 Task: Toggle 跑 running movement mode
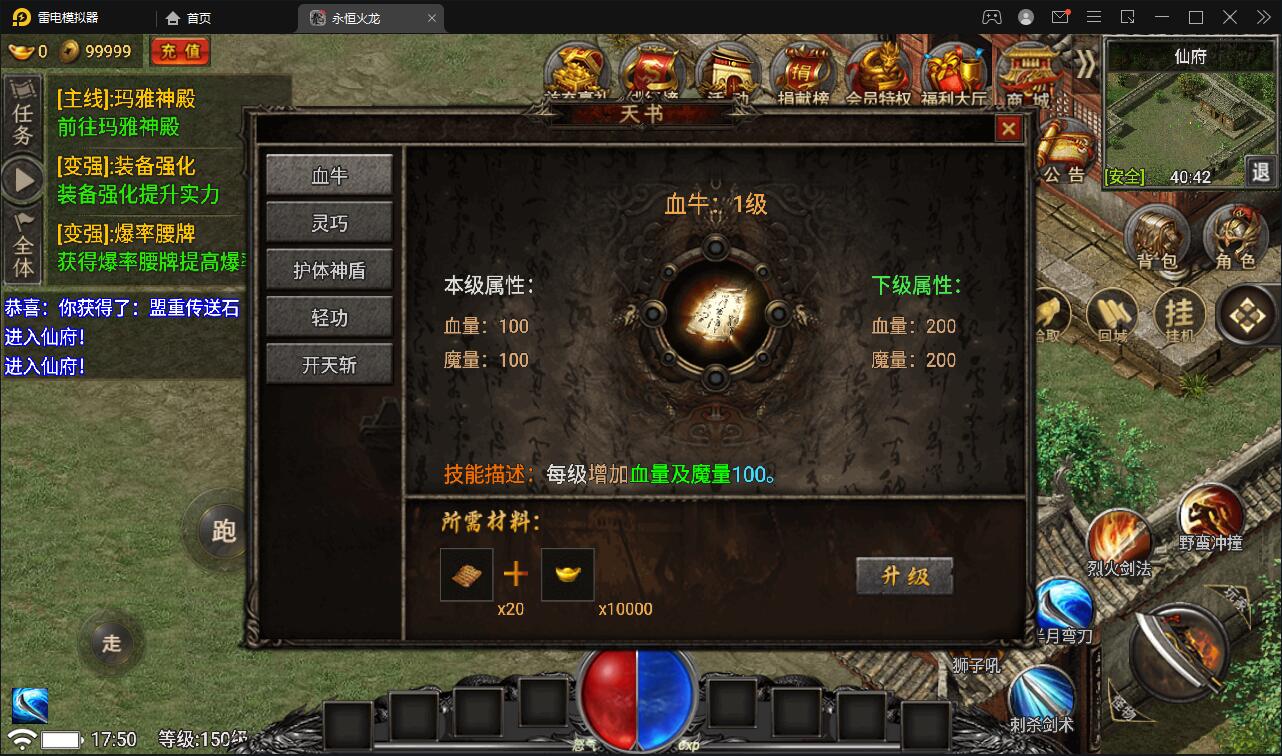click(221, 532)
